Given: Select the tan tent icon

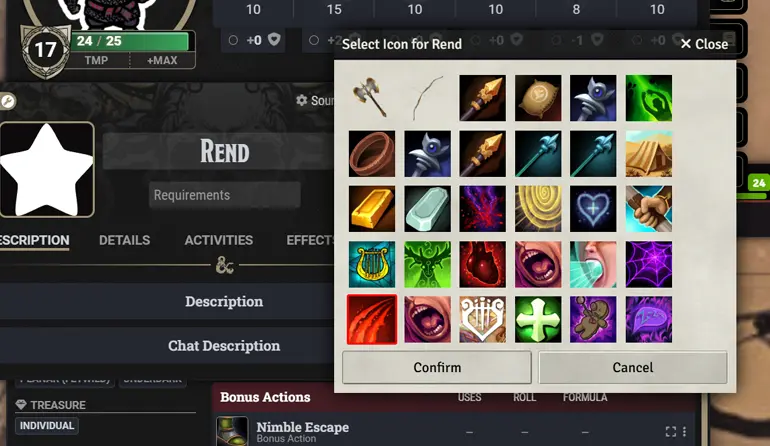Looking at the screenshot, I should click(649, 154).
